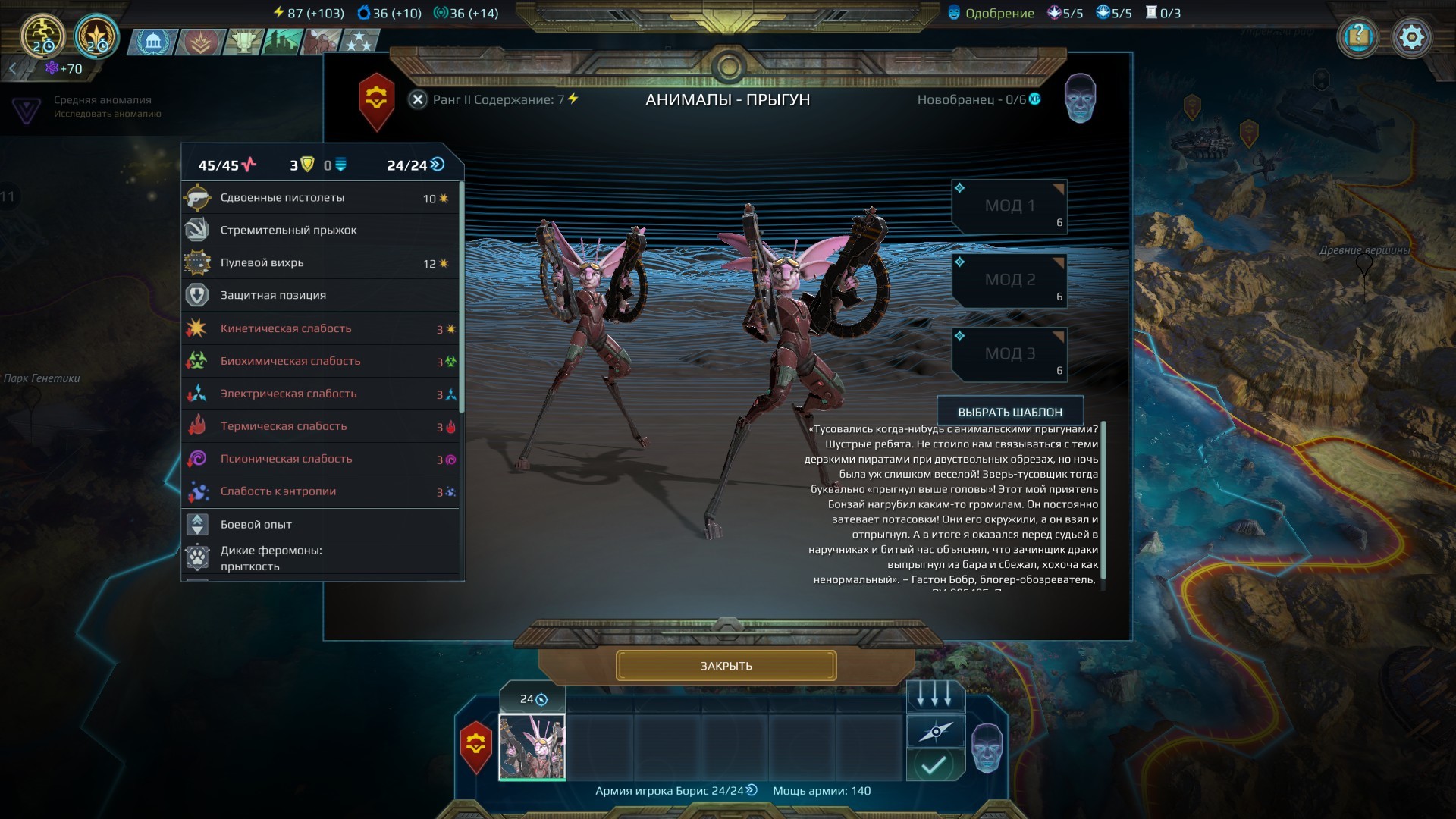Image resolution: width=1456 pixels, height=819 pixels.
Task: Select the Защитная позиция ability row
Action: (x=320, y=296)
